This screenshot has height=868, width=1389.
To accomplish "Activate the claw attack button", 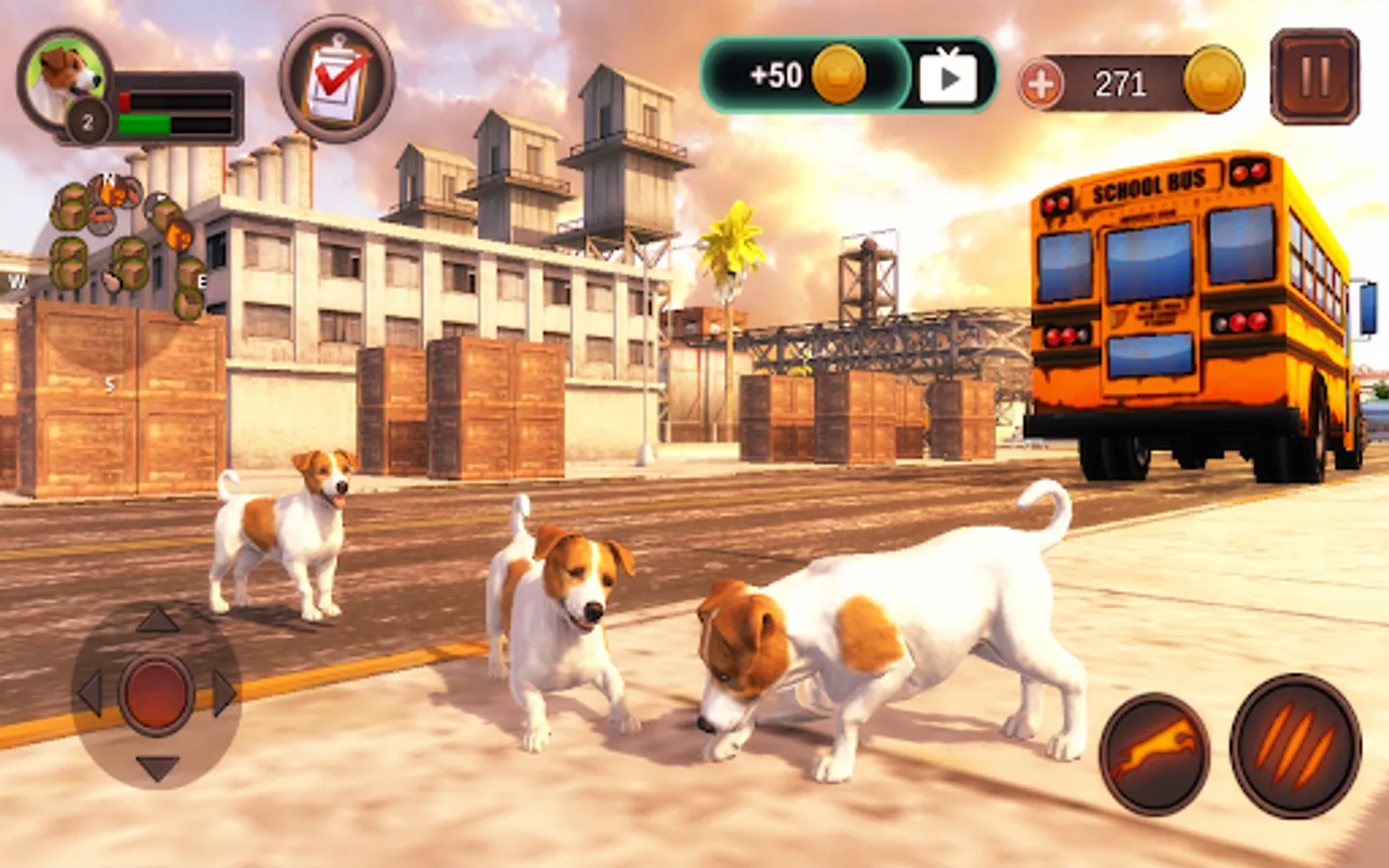I will click(1295, 746).
